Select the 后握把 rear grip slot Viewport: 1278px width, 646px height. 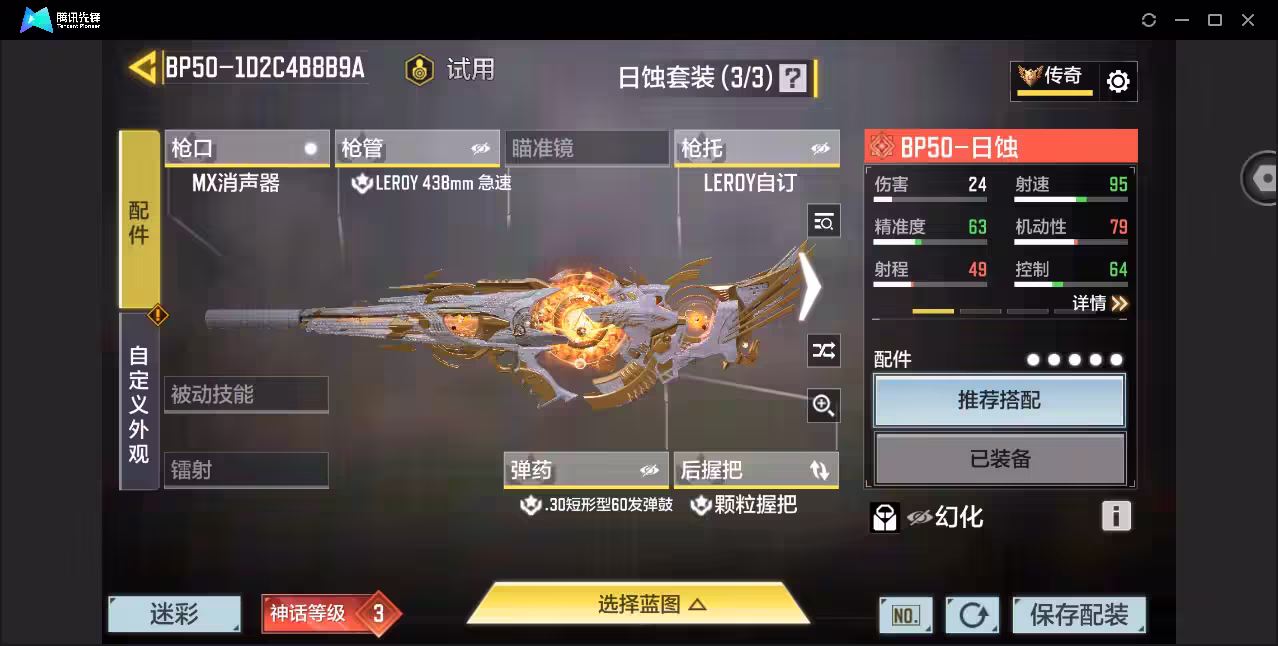(x=756, y=470)
